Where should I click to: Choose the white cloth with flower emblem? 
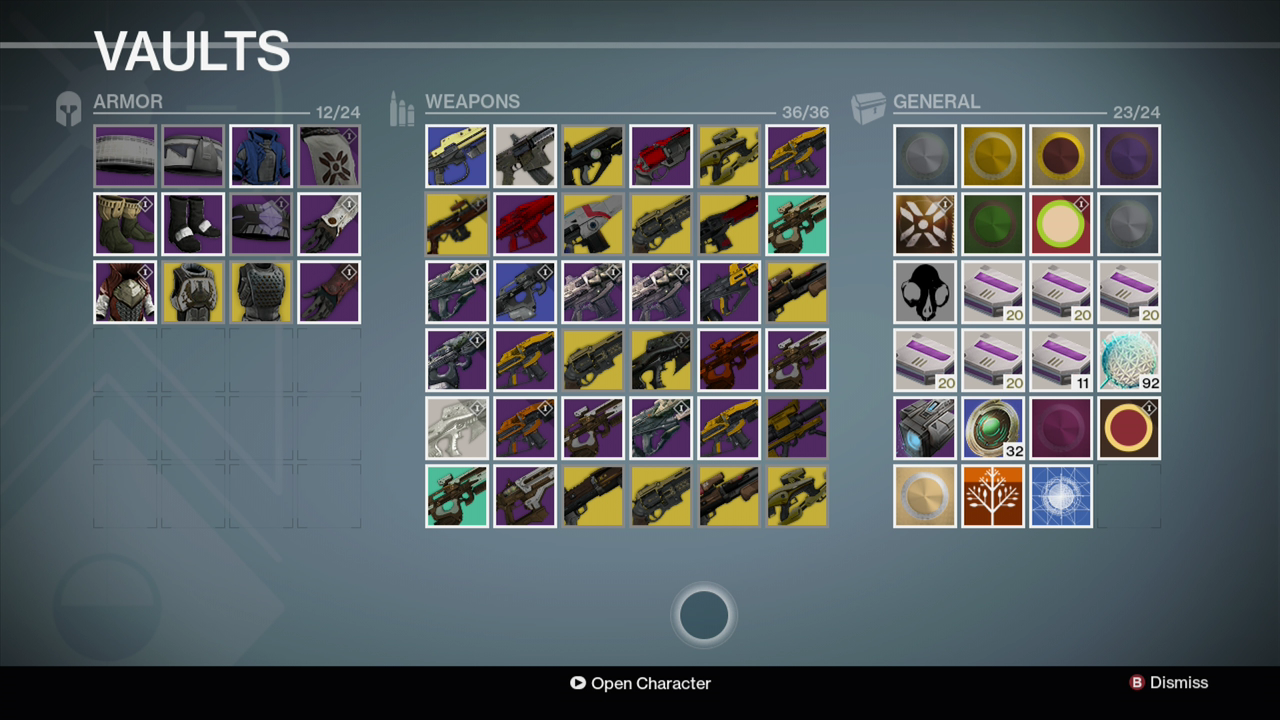coord(329,156)
